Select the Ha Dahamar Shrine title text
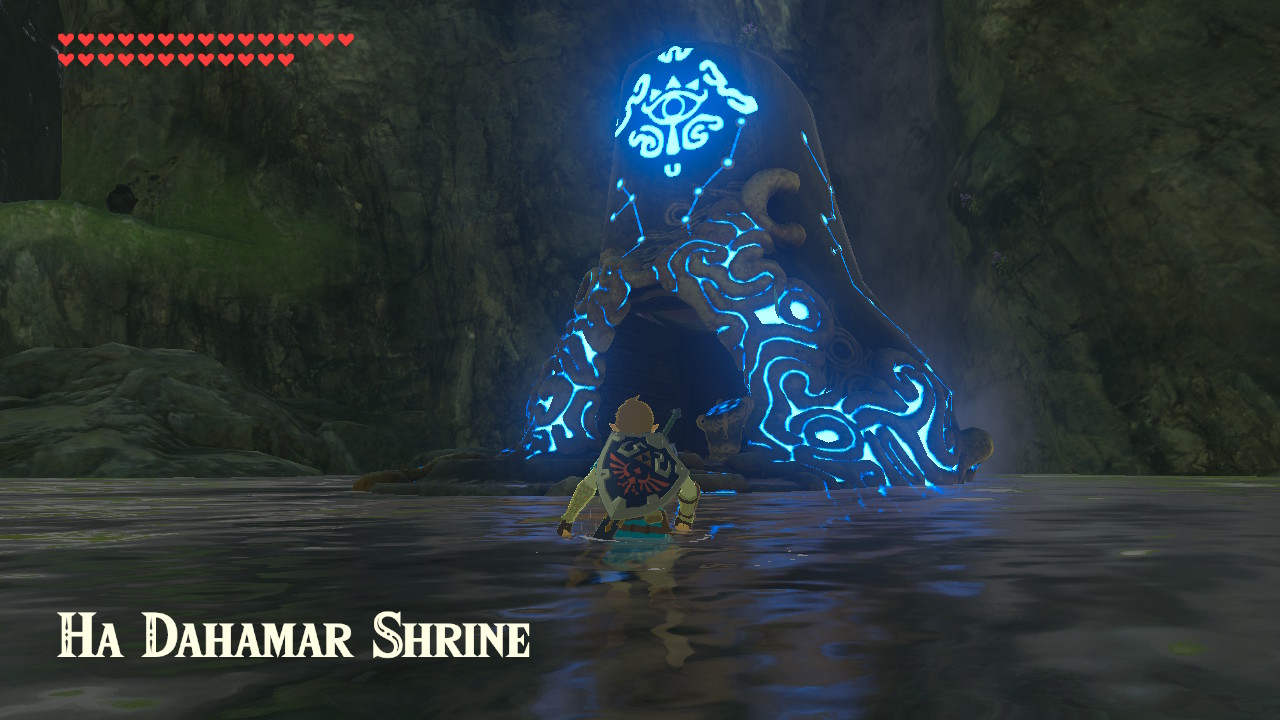1280x720 pixels. (295, 635)
